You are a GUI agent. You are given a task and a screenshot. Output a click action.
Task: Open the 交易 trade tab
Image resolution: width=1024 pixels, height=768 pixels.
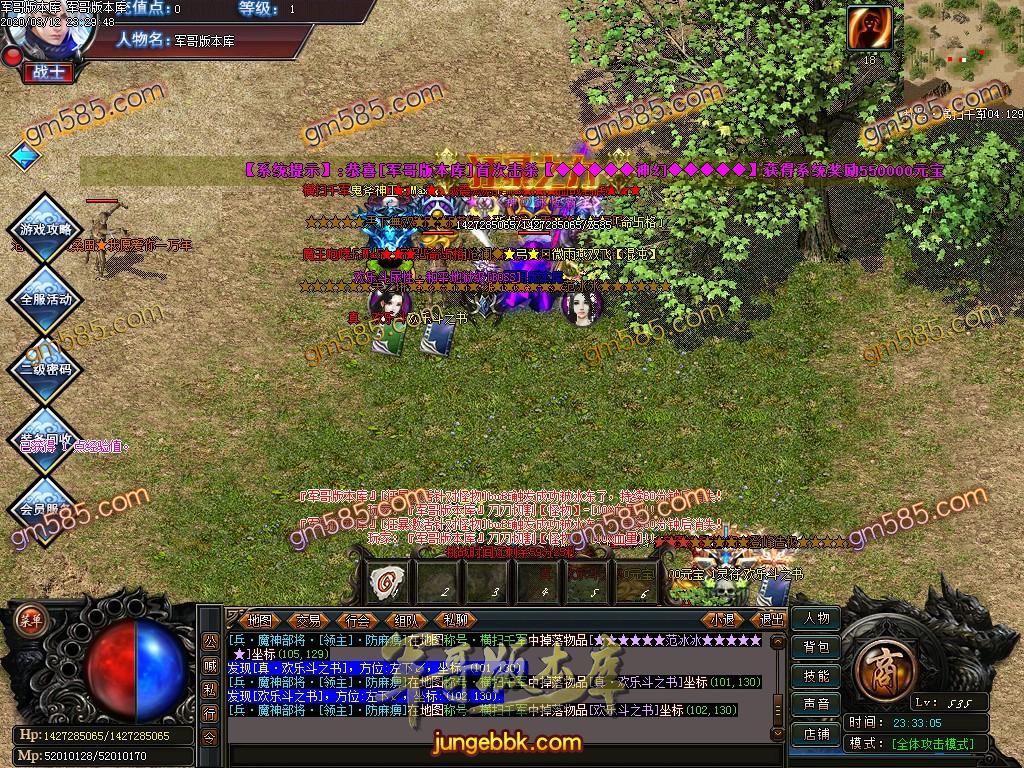pos(309,620)
